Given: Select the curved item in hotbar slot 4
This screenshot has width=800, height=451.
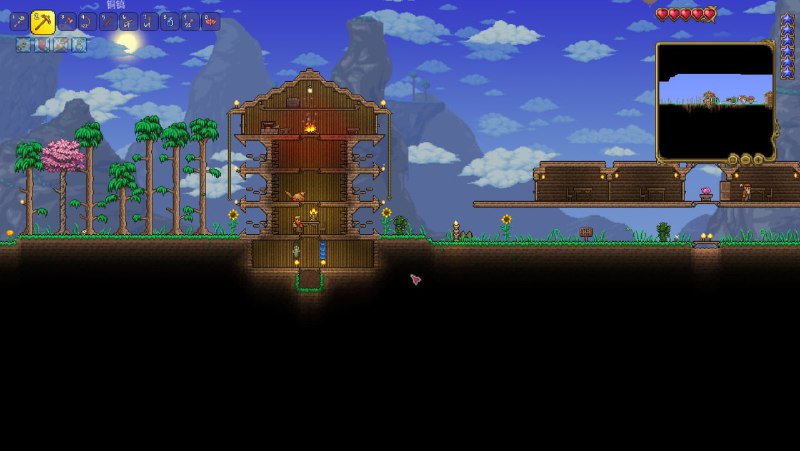Looking at the screenshot, I should [x=88, y=22].
